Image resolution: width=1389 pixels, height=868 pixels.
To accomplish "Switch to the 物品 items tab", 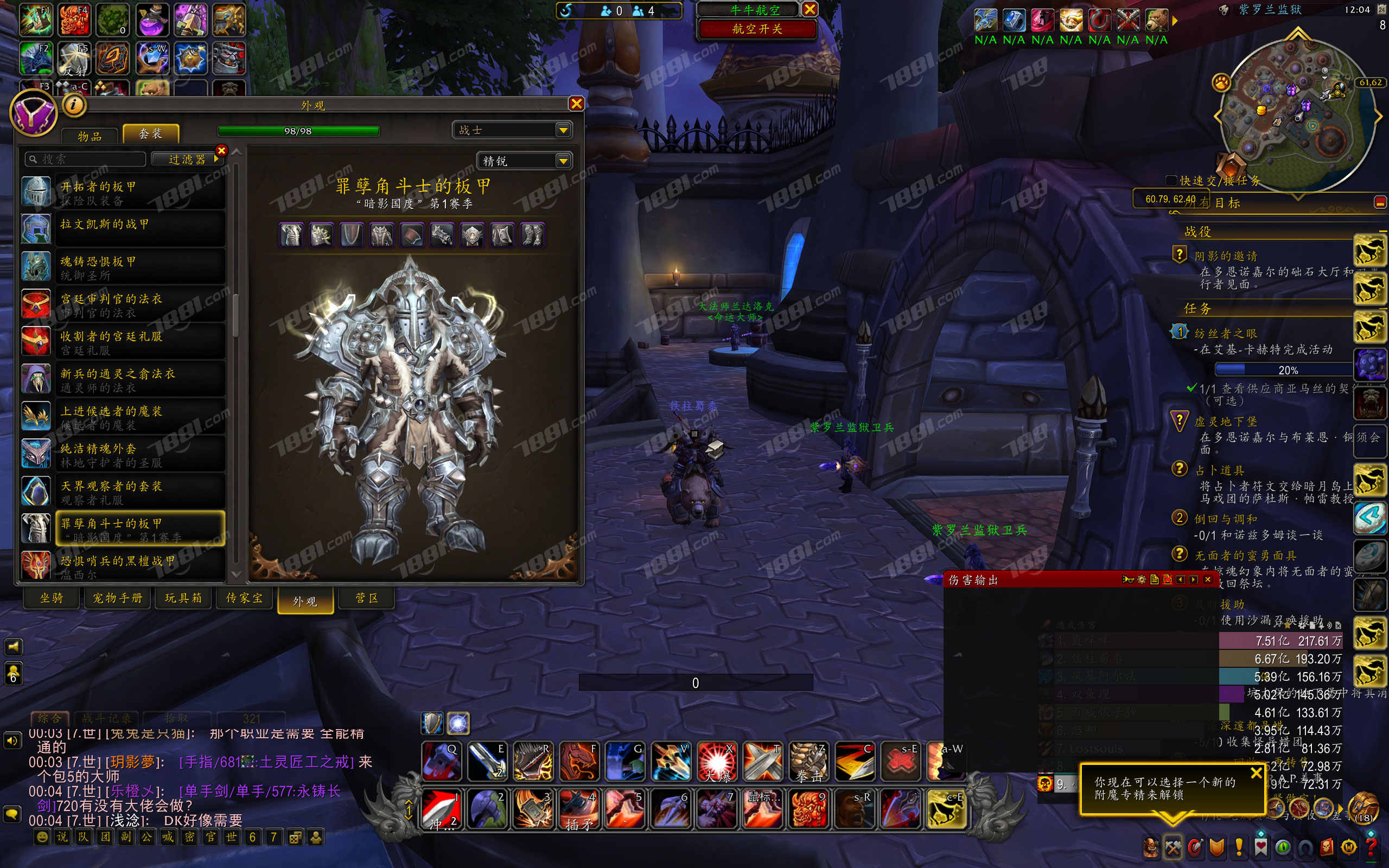I will [90, 136].
